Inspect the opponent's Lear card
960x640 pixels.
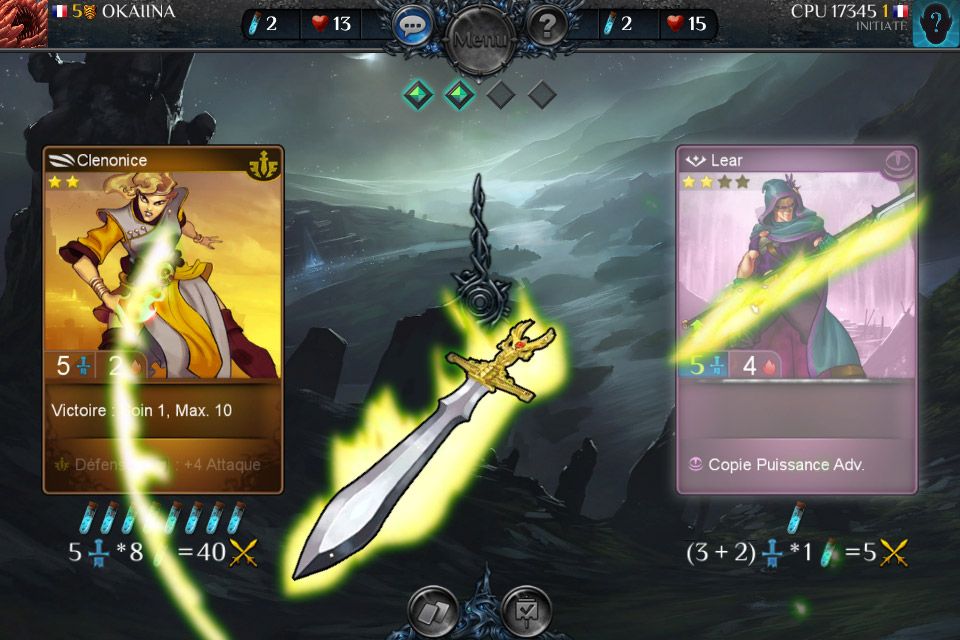point(796,319)
